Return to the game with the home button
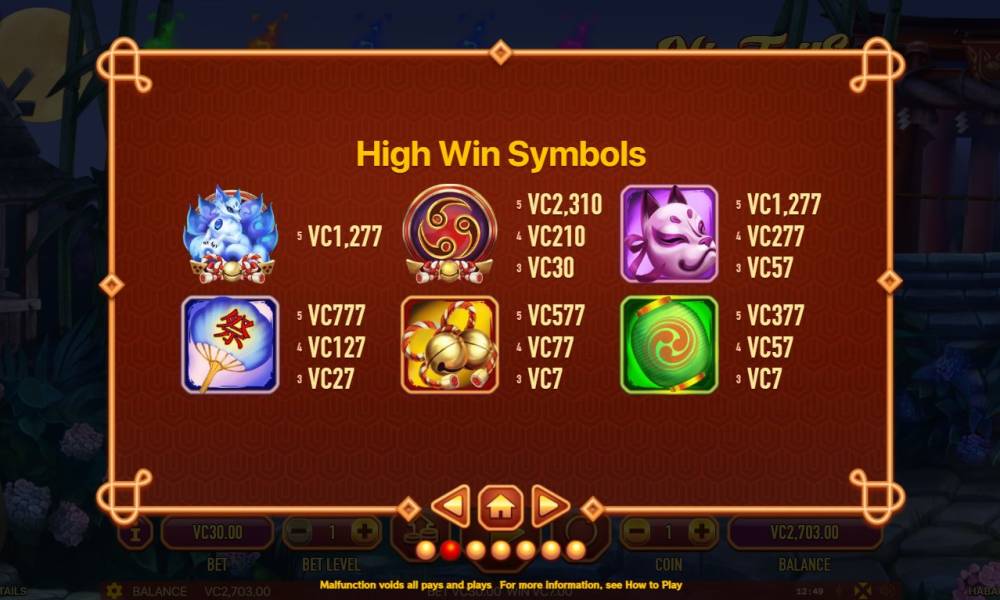The image size is (1000, 600). 500,506
